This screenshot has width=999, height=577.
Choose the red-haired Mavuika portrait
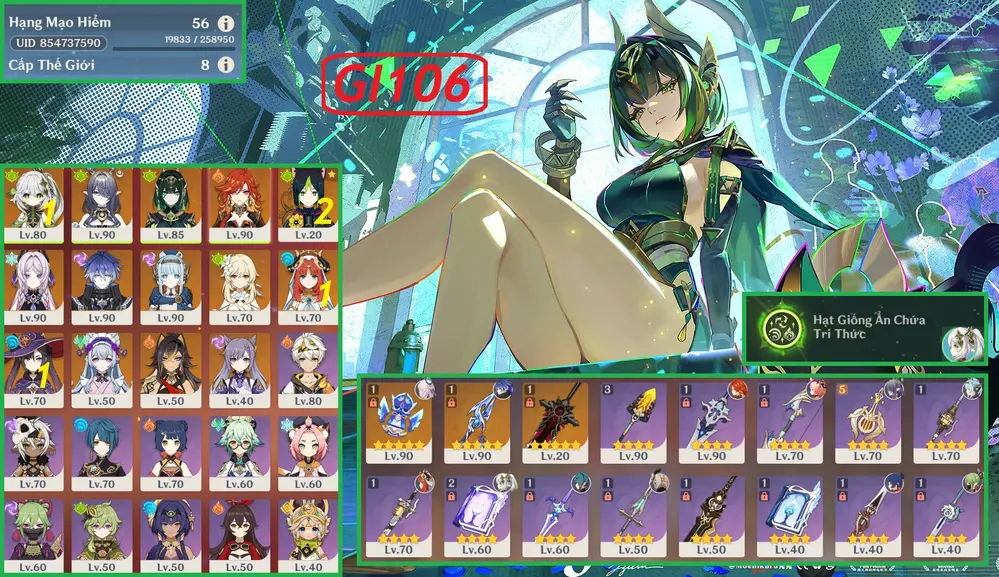pos(238,205)
